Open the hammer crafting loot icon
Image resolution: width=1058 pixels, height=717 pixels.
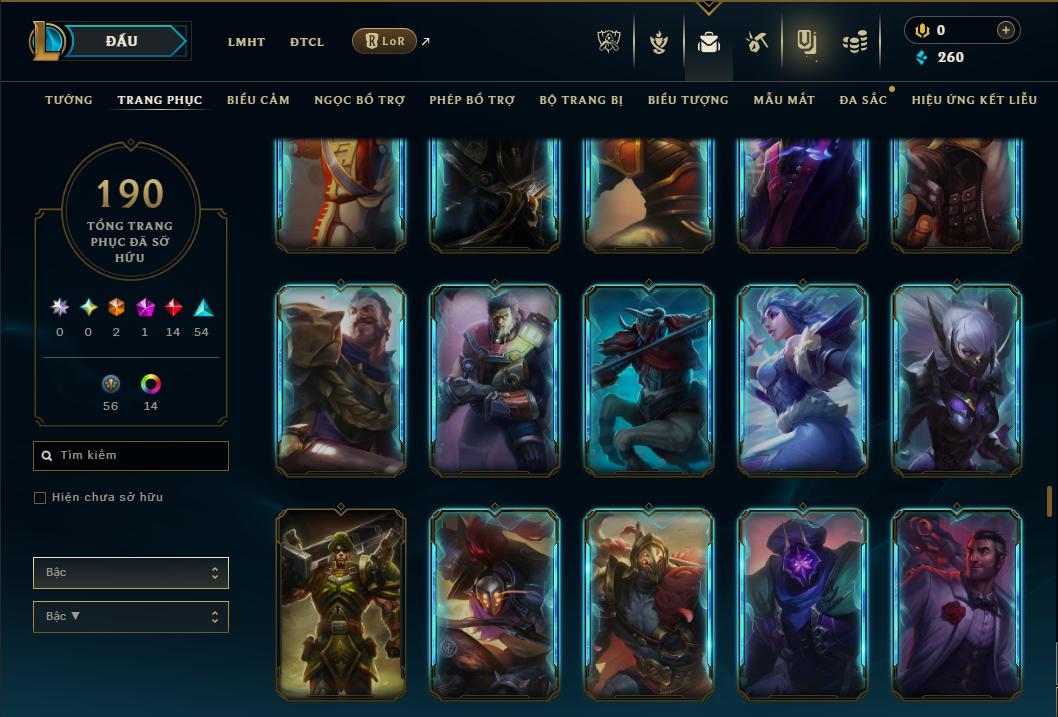756,42
